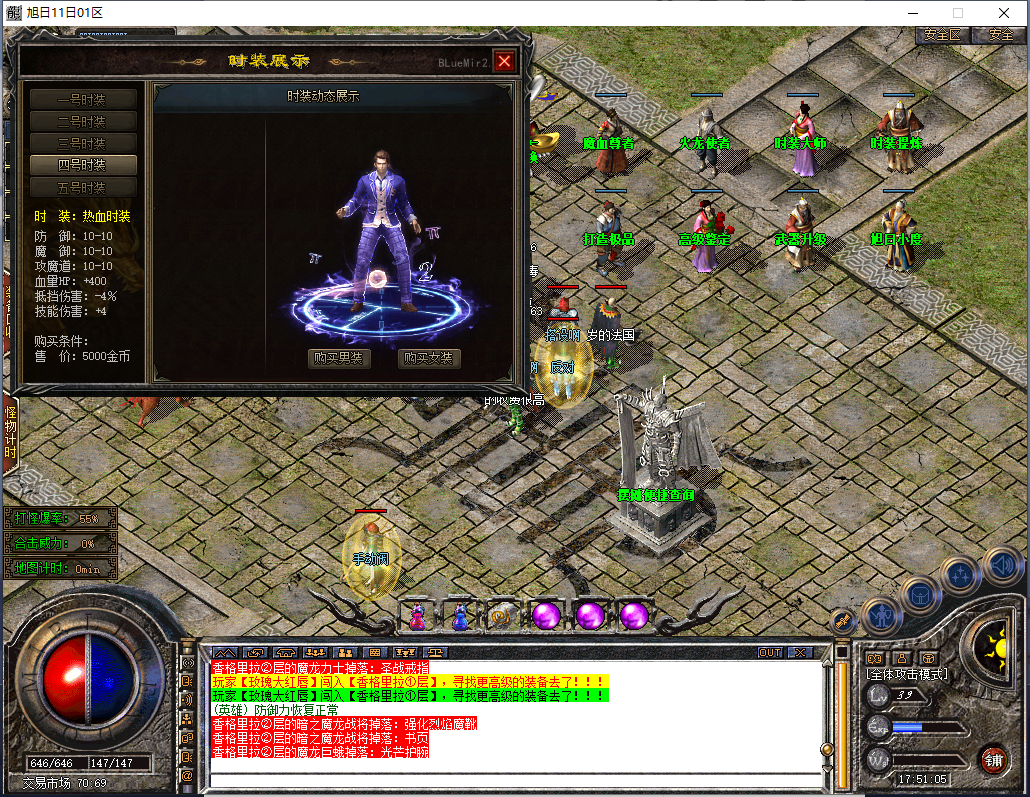Select the red potion gourd hotbar slot
1030x797 pixels.
[417, 617]
